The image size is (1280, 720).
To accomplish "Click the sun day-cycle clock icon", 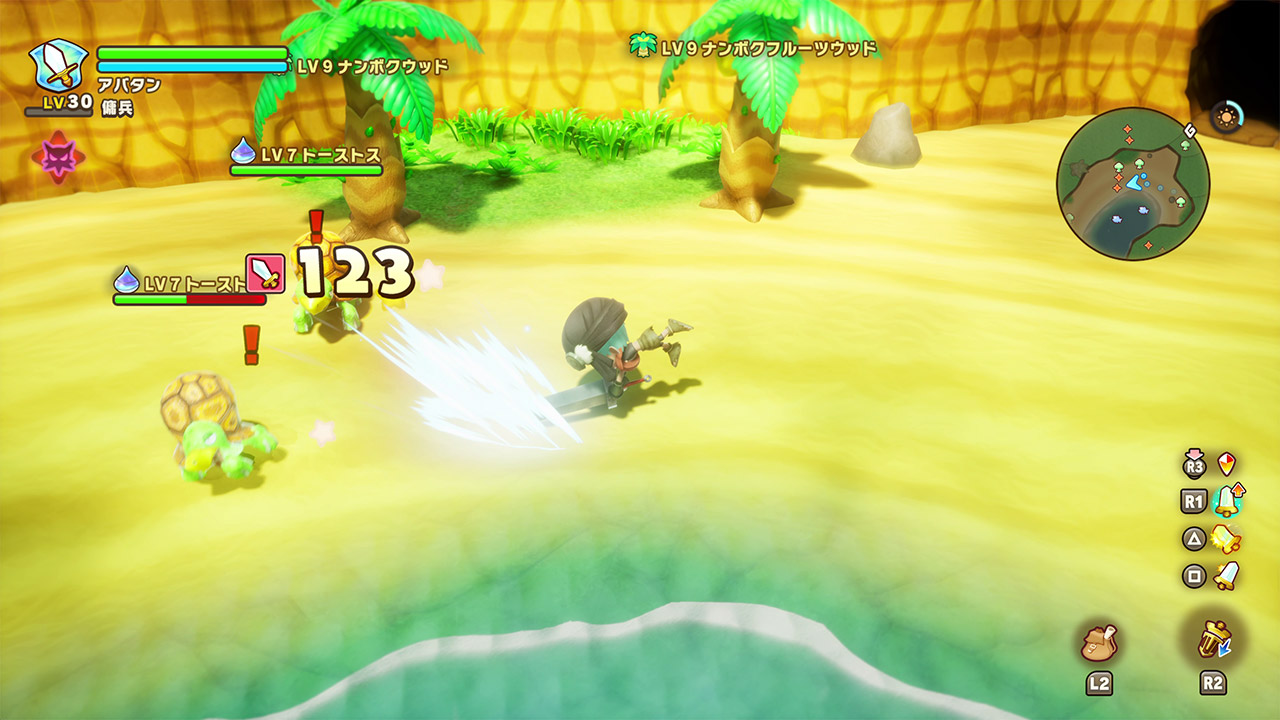I will point(1226,117).
